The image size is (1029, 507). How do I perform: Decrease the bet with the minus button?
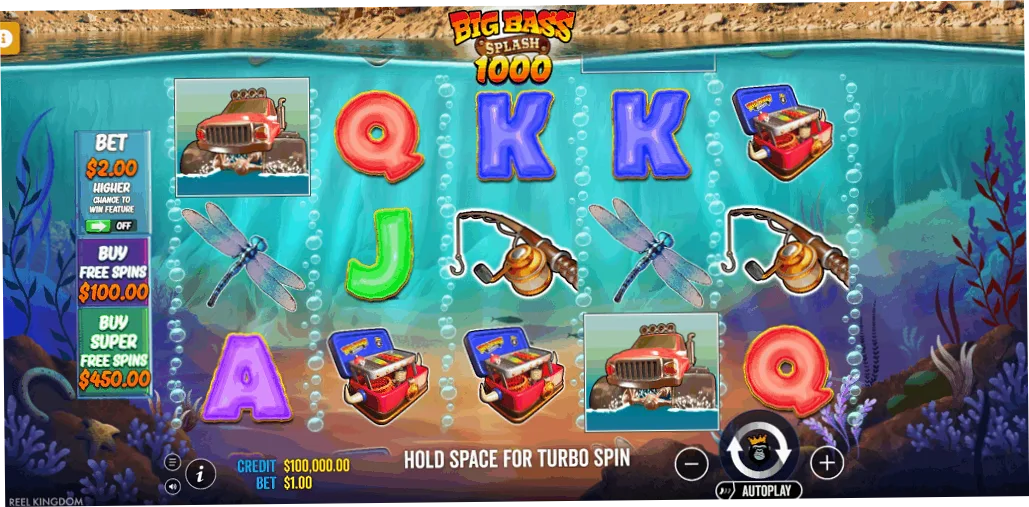(691, 463)
